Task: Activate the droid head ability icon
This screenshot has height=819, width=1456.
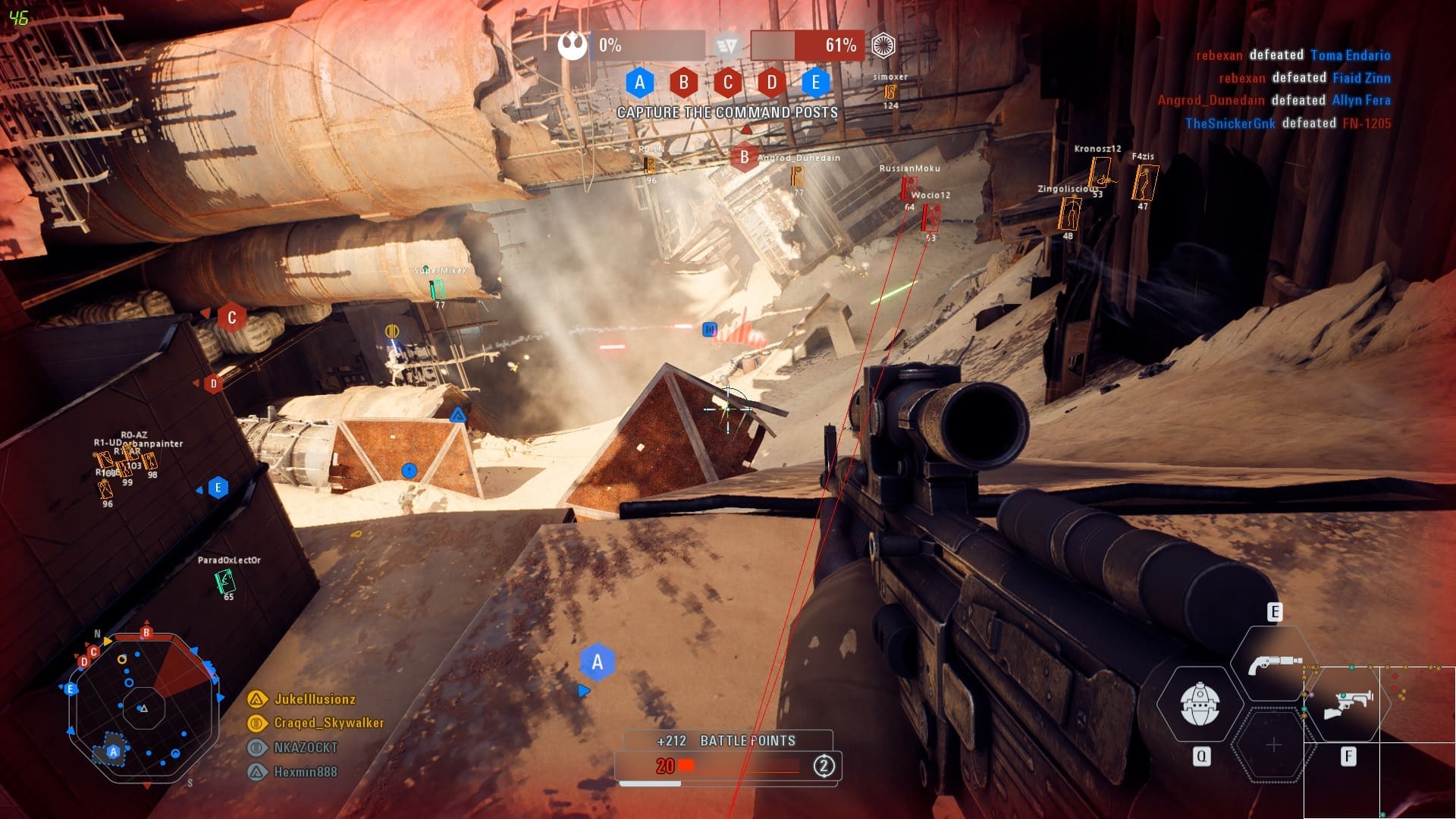Action: [1200, 704]
